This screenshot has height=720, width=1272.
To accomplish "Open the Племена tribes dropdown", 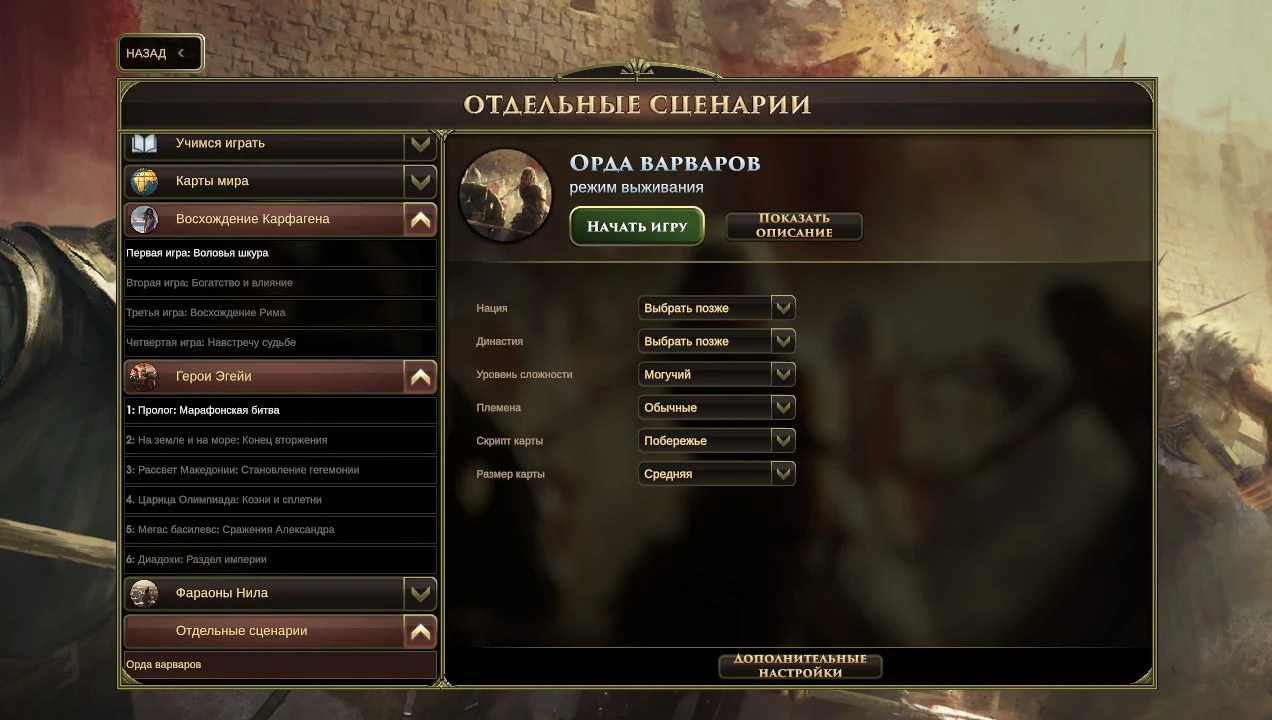I will tap(716, 407).
